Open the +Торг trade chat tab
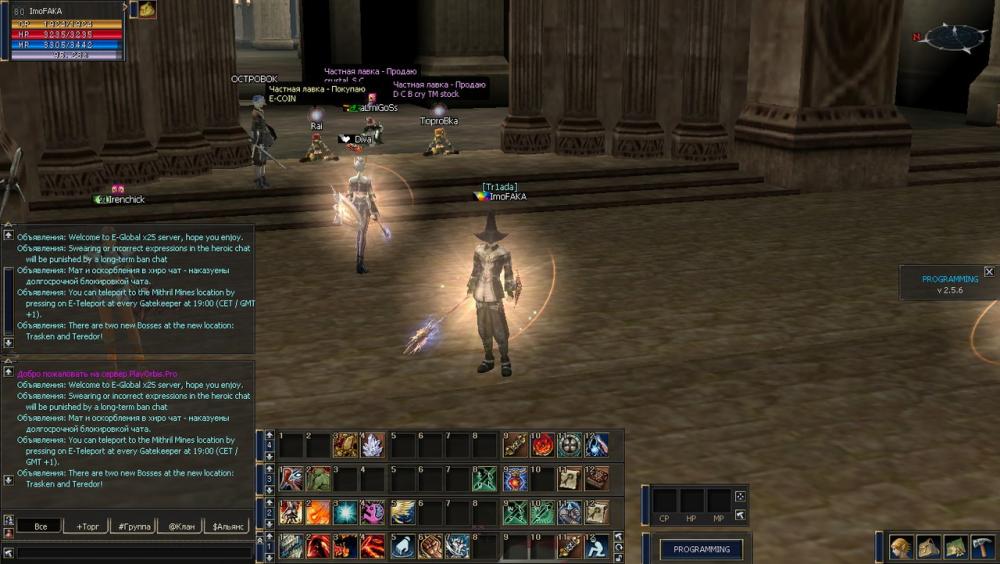This screenshot has height=564, width=1000. pyautogui.click(x=86, y=525)
